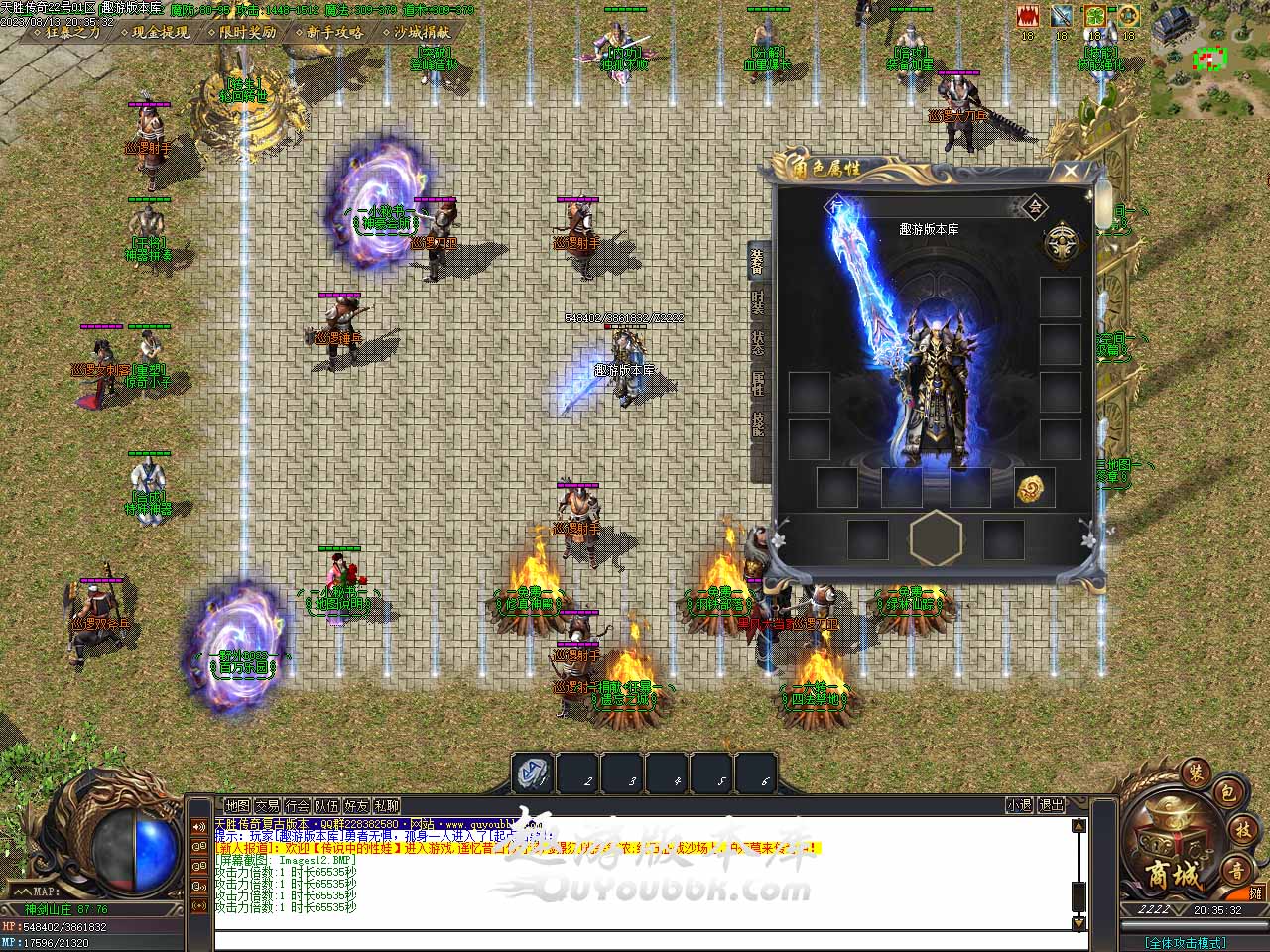Close the 角色属性 character panel
The width and height of the screenshot is (1270, 952).
click(1070, 172)
